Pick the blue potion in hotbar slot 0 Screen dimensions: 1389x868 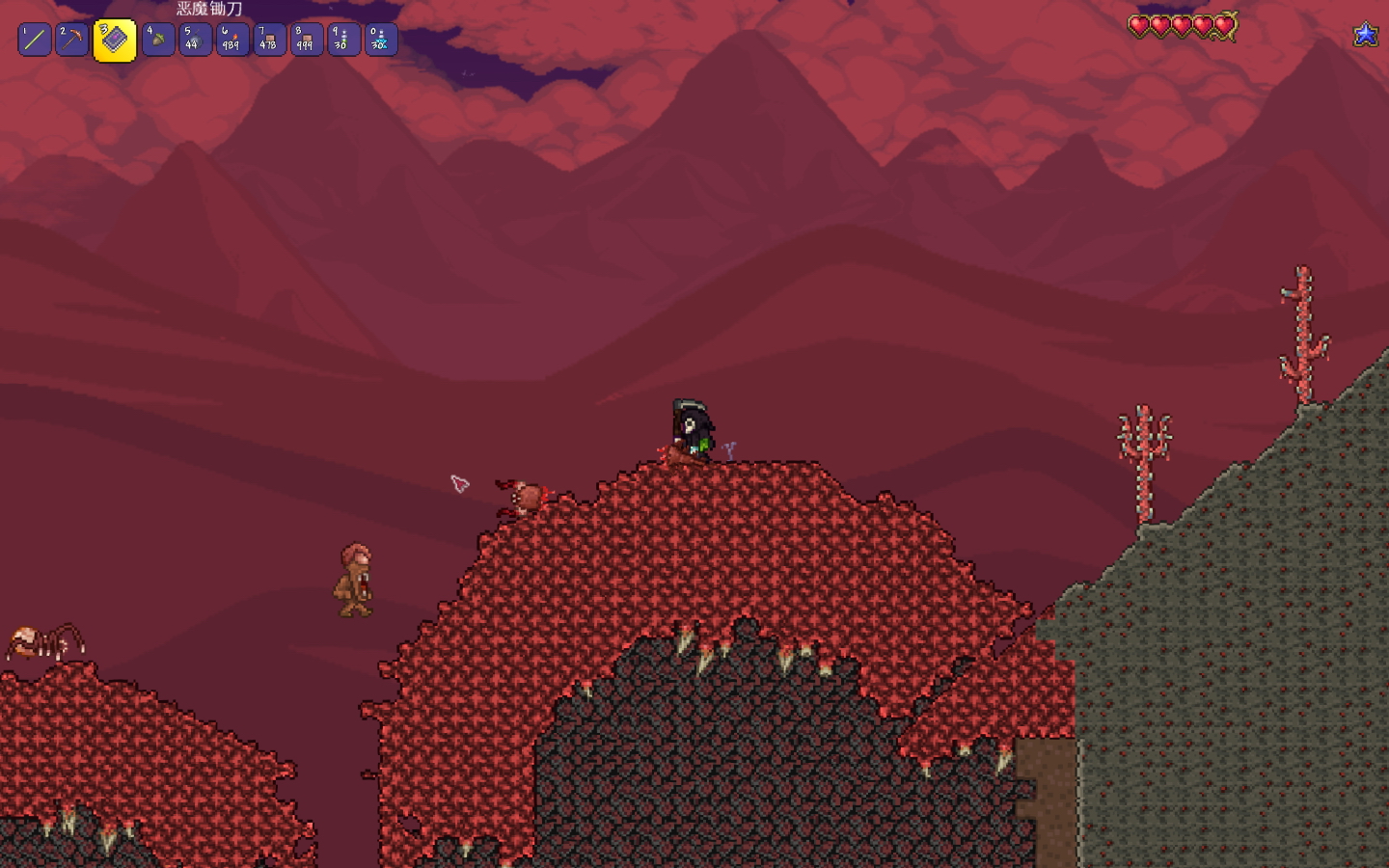click(x=380, y=40)
